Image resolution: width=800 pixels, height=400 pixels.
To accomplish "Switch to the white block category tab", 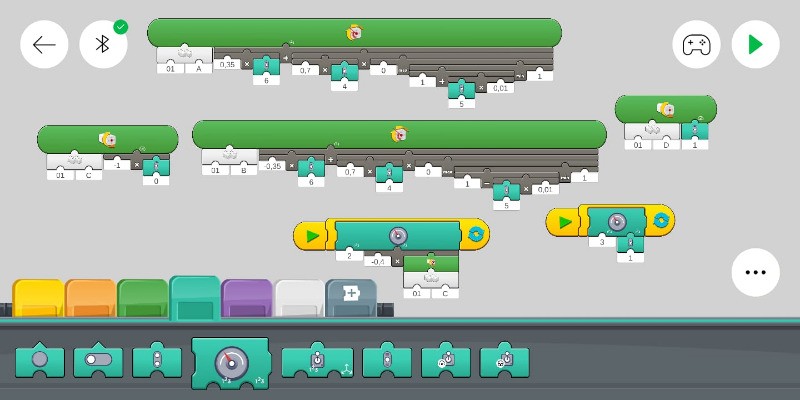I will click(299, 299).
